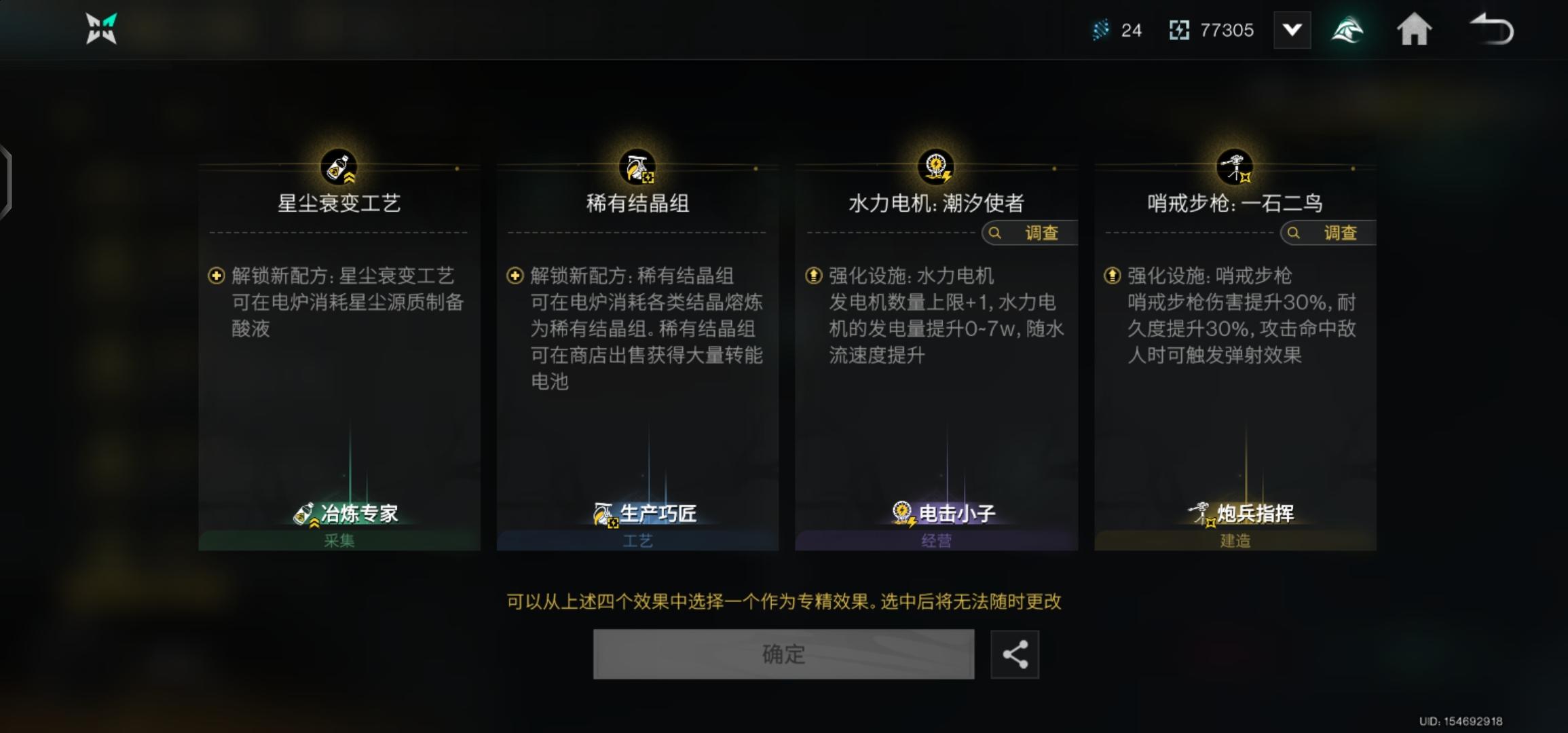Select the 炮兵指挥 talent icon
The image size is (1568, 733).
[1201, 513]
